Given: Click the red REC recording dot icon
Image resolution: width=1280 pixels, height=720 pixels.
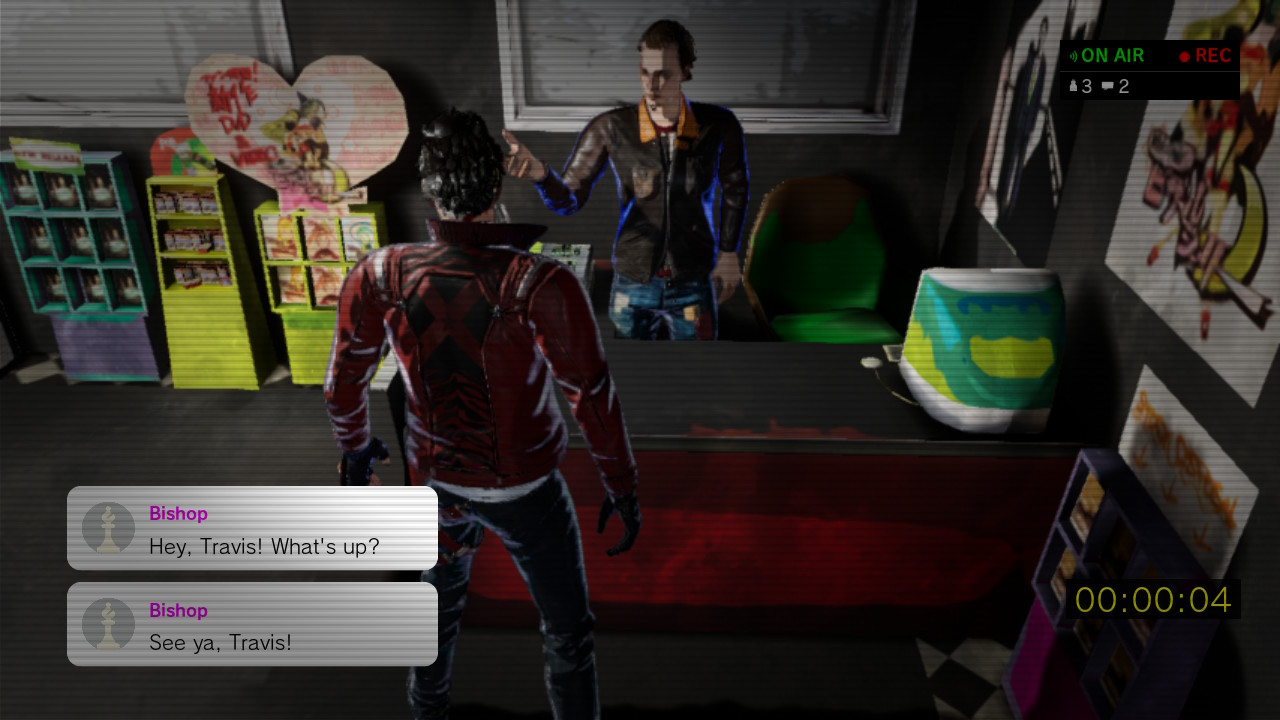Looking at the screenshot, I should click(1184, 56).
